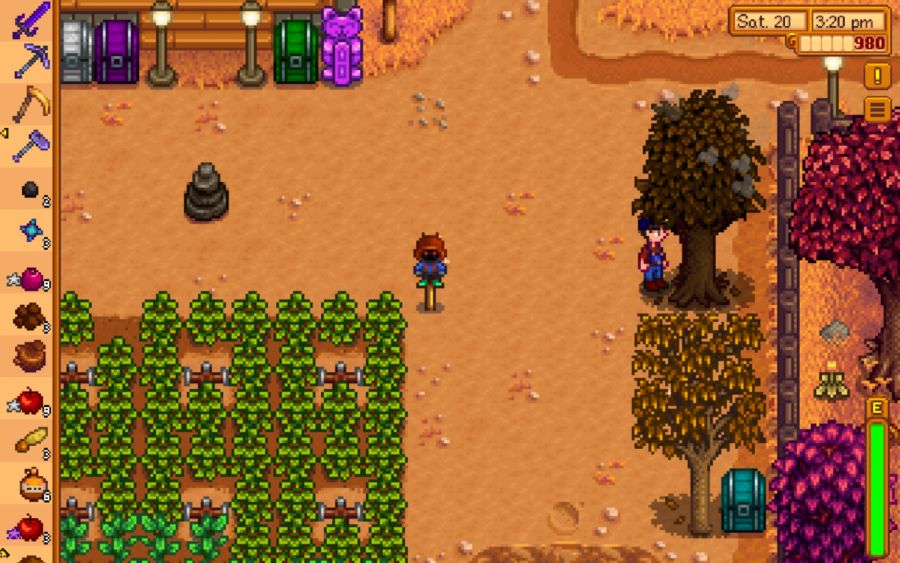Open the journal with the exclamation button

click(877, 76)
